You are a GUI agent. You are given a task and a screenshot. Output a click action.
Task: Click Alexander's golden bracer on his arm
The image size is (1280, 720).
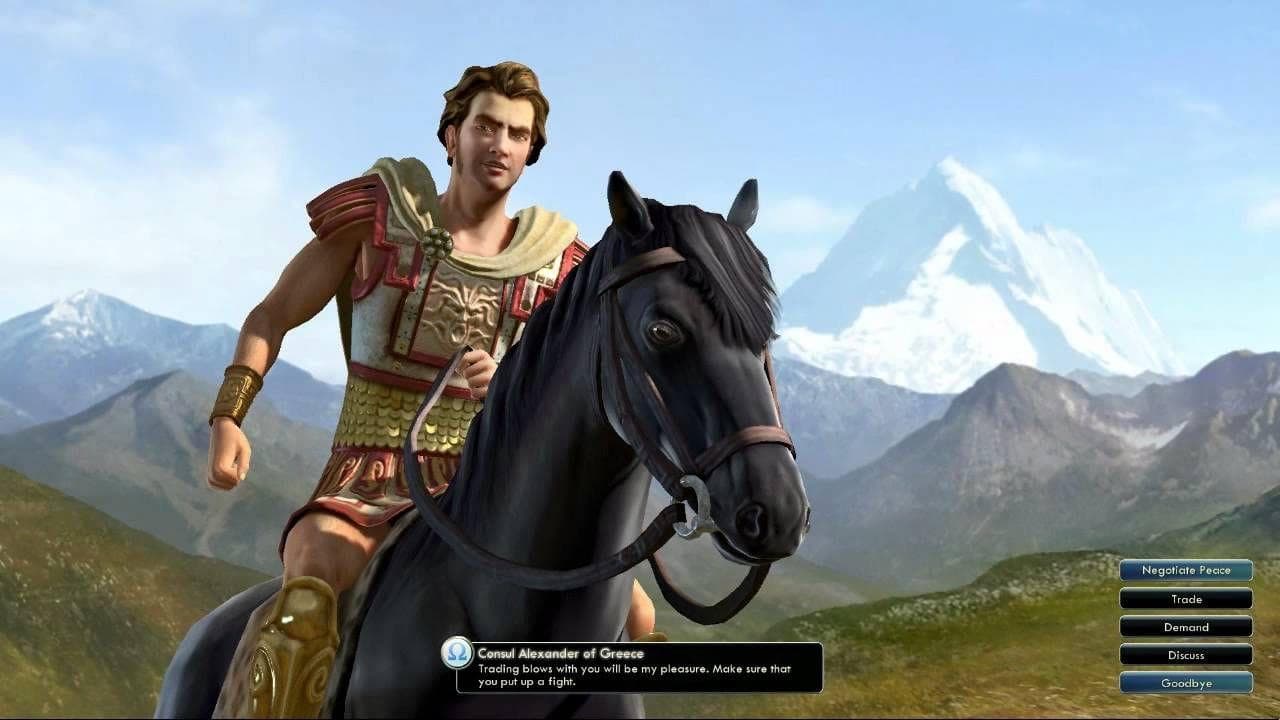click(238, 390)
